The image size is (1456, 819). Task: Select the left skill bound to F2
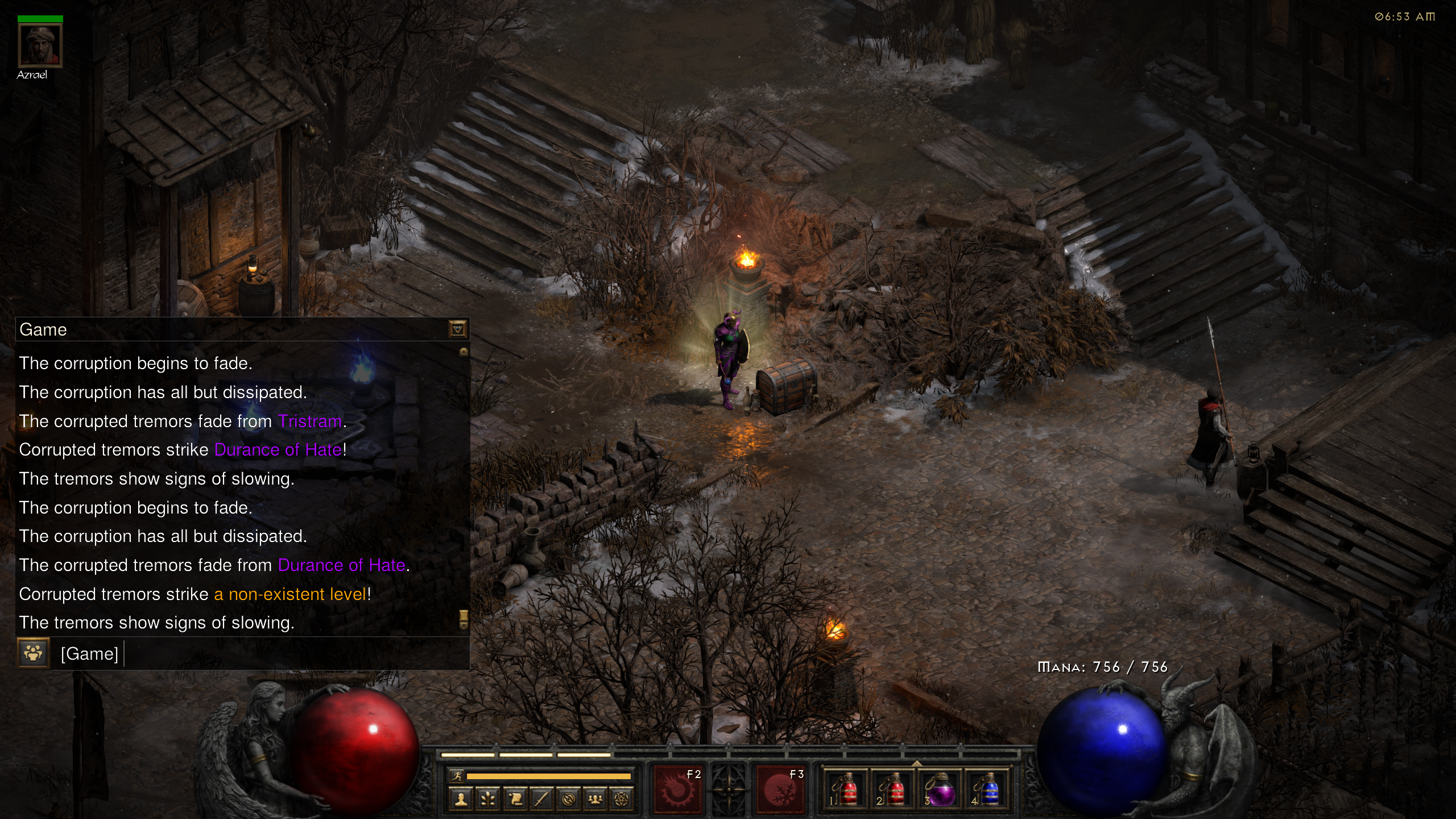[x=678, y=789]
